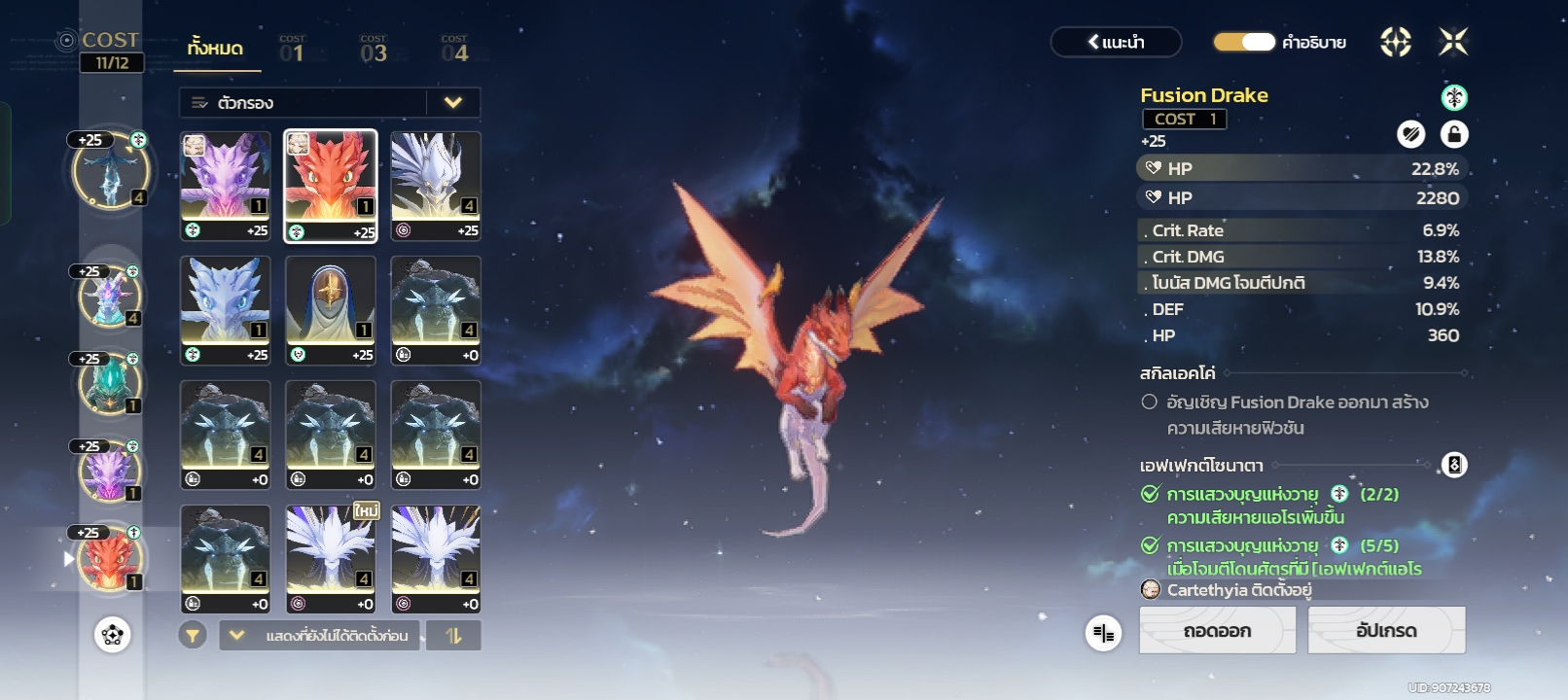Switch to the COST 3 tab
The image size is (1568, 700).
(374, 50)
